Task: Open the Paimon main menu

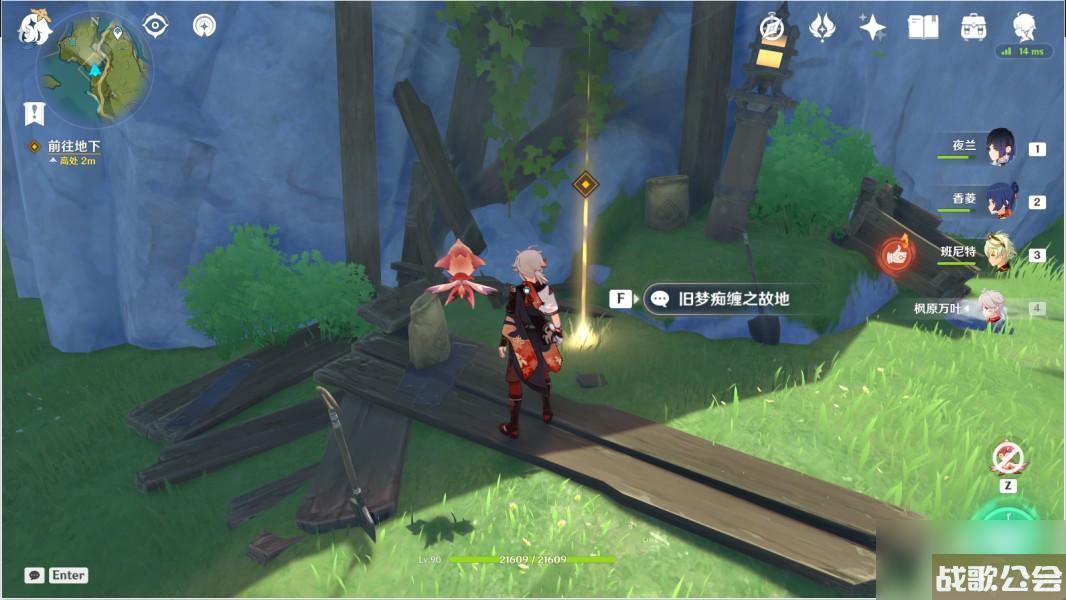Action: pyautogui.click(x=35, y=27)
